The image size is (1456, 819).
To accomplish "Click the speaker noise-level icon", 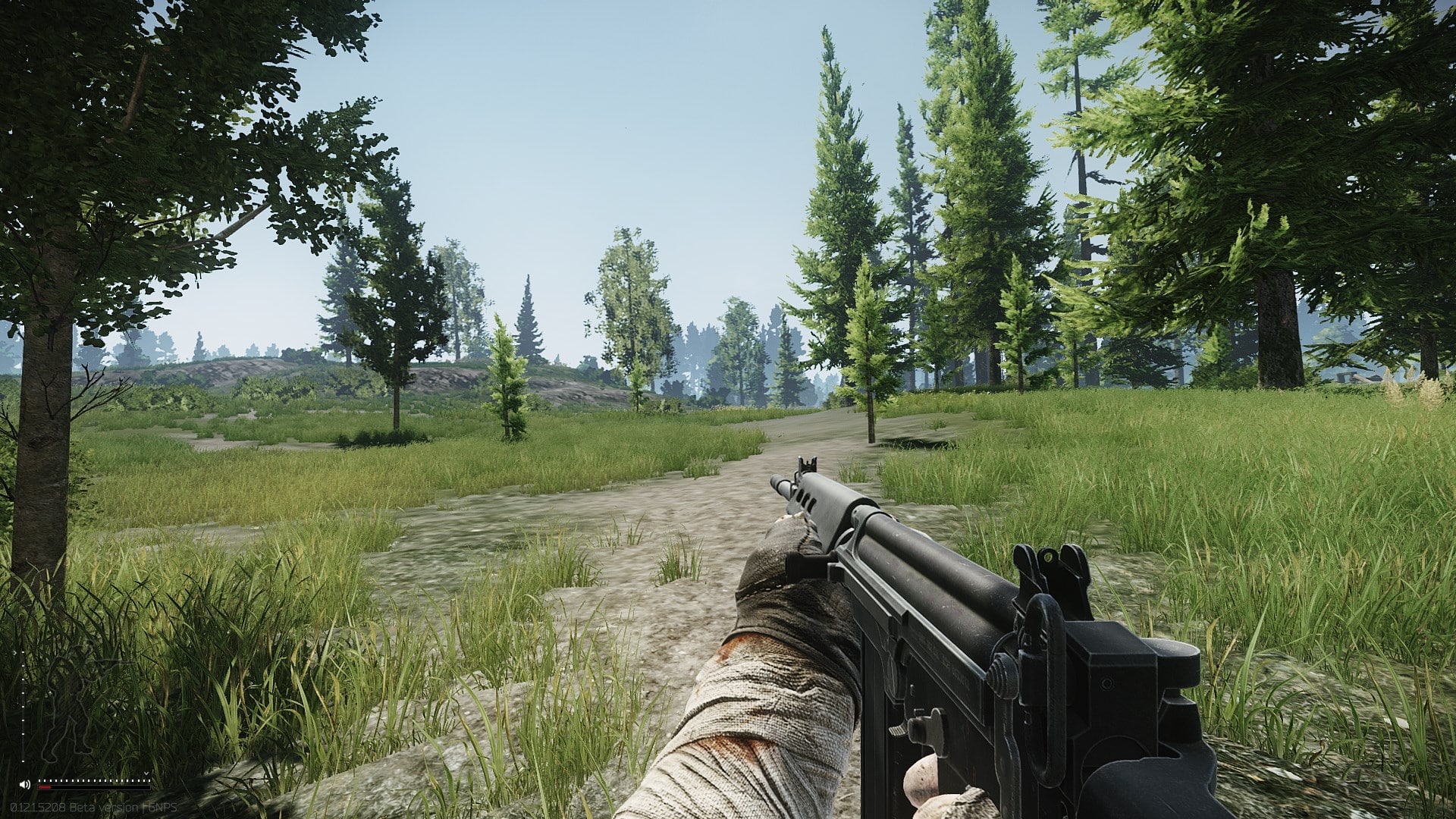I will (x=25, y=783).
